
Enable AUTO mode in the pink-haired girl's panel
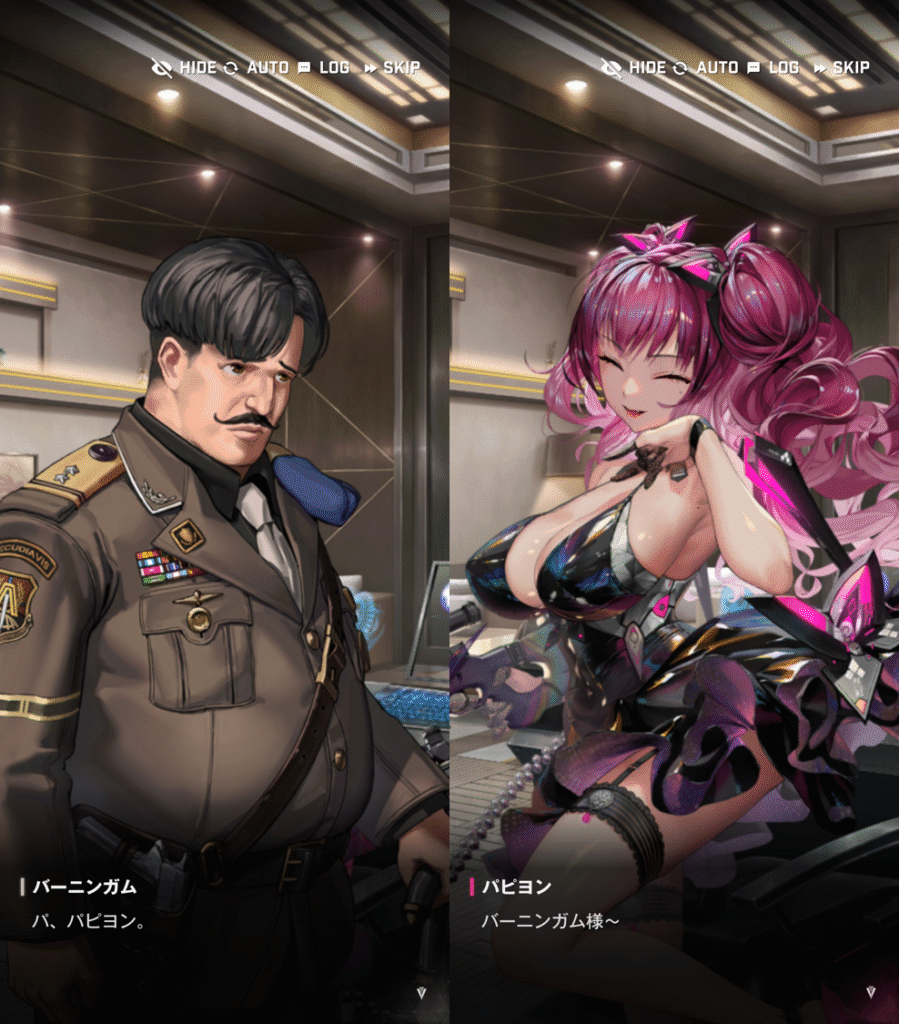(x=706, y=68)
